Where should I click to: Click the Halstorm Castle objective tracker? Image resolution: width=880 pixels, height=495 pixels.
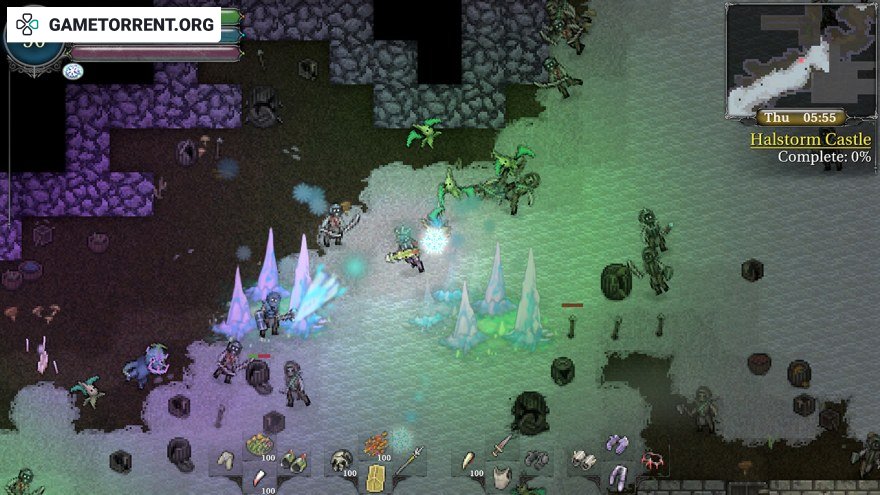point(810,140)
